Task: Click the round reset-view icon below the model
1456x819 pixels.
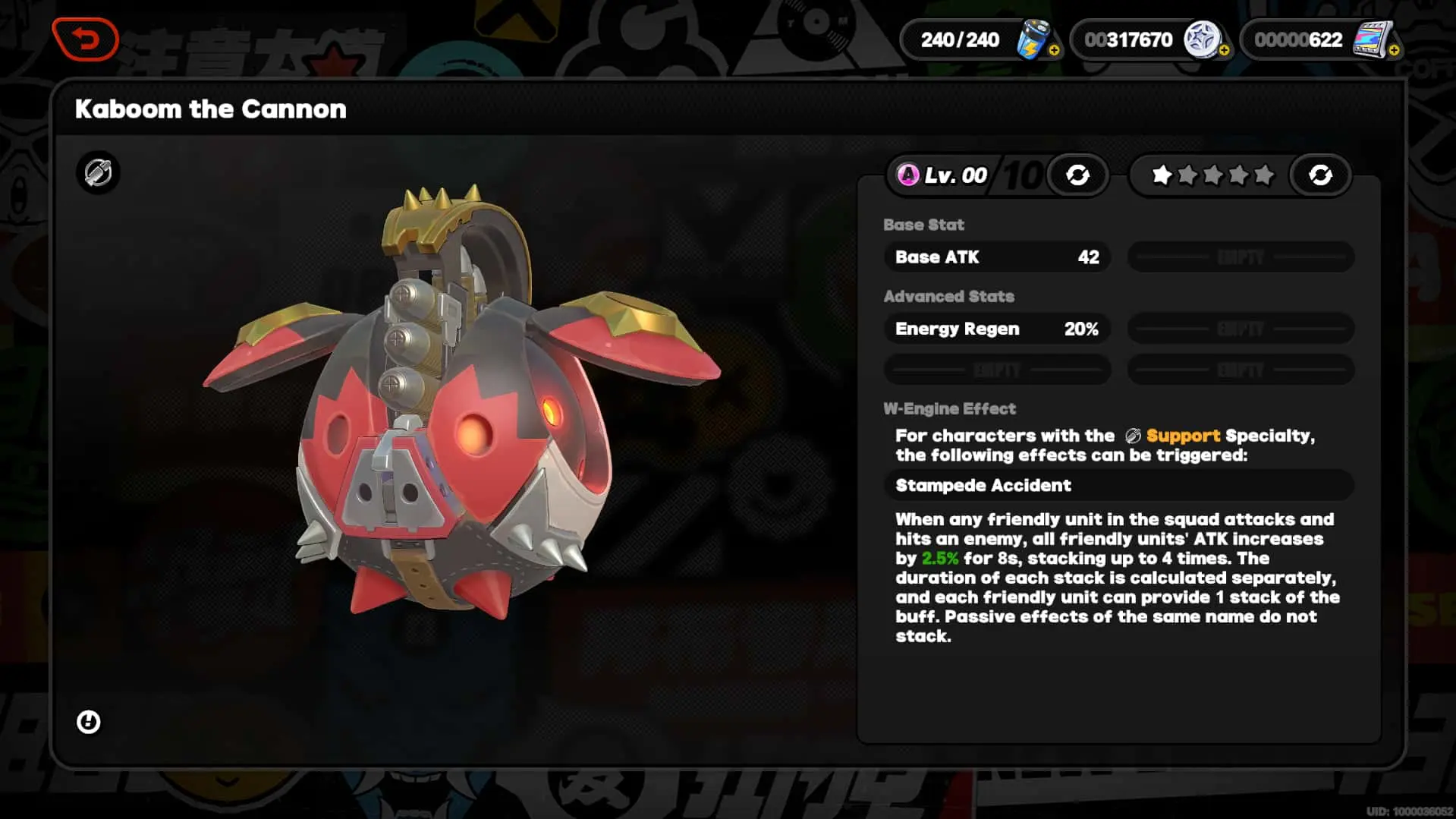Action: 89,722
